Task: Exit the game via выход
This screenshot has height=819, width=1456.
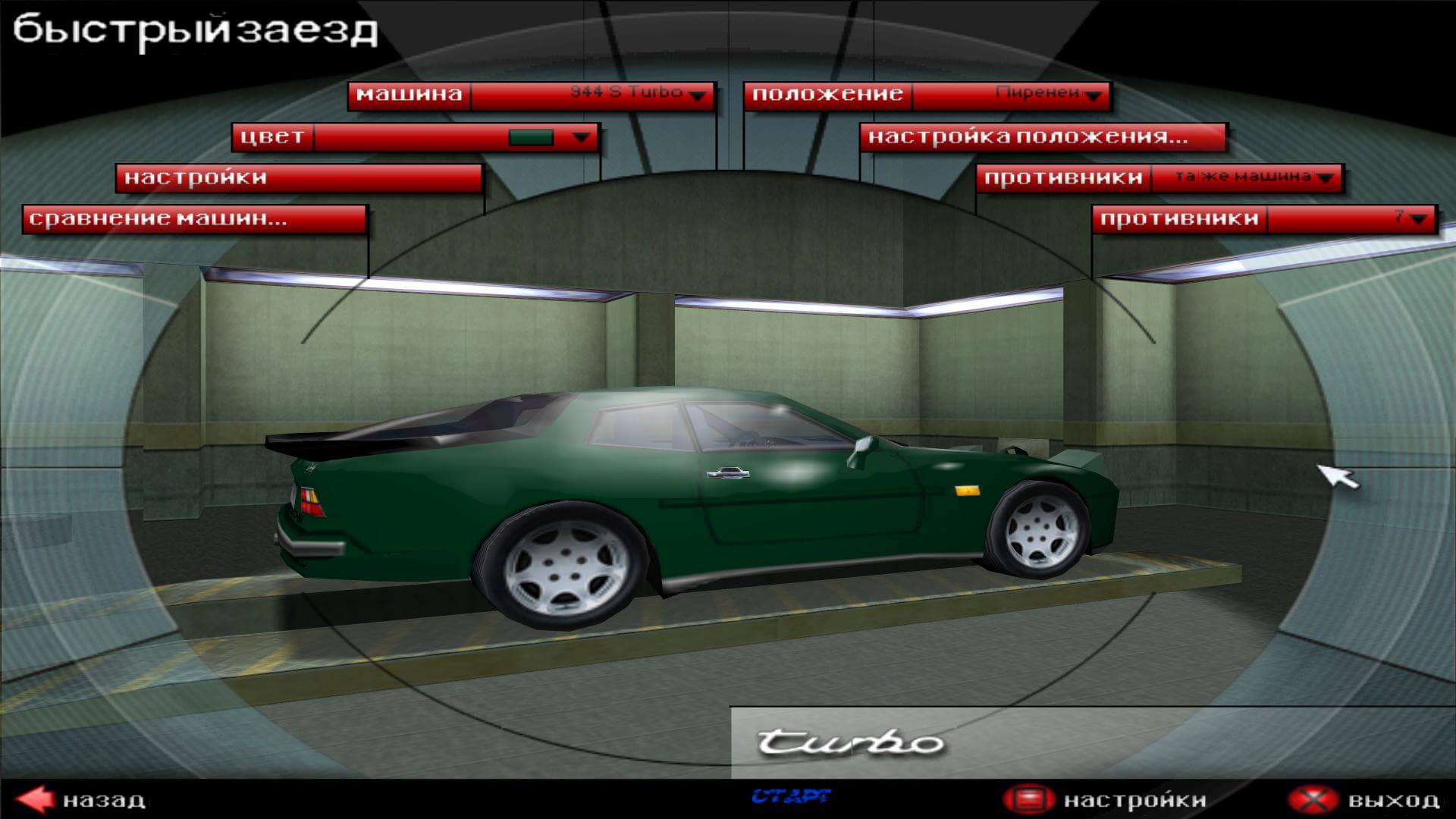Action: [1363, 800]
